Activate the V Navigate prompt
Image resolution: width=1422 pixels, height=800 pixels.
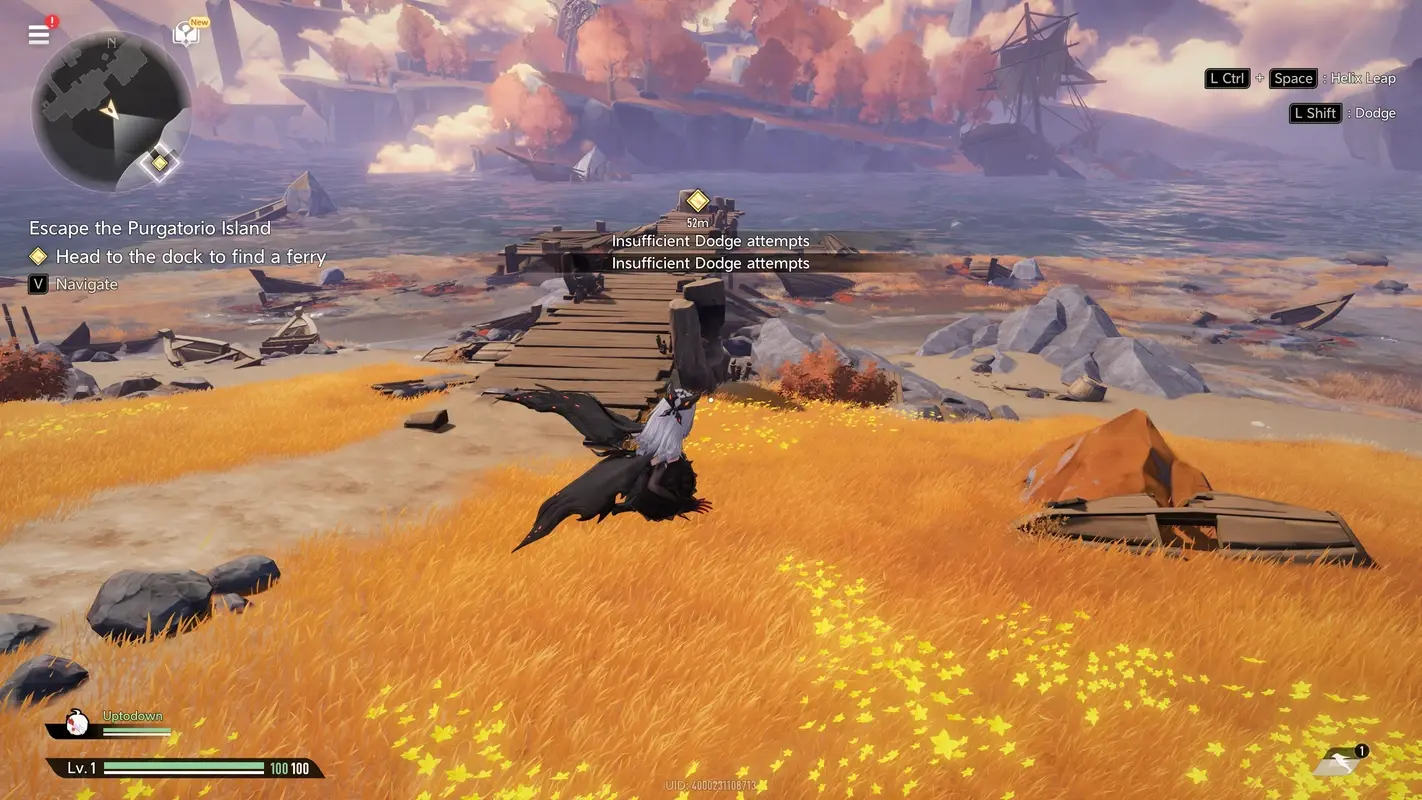click(x=38, y=284)
